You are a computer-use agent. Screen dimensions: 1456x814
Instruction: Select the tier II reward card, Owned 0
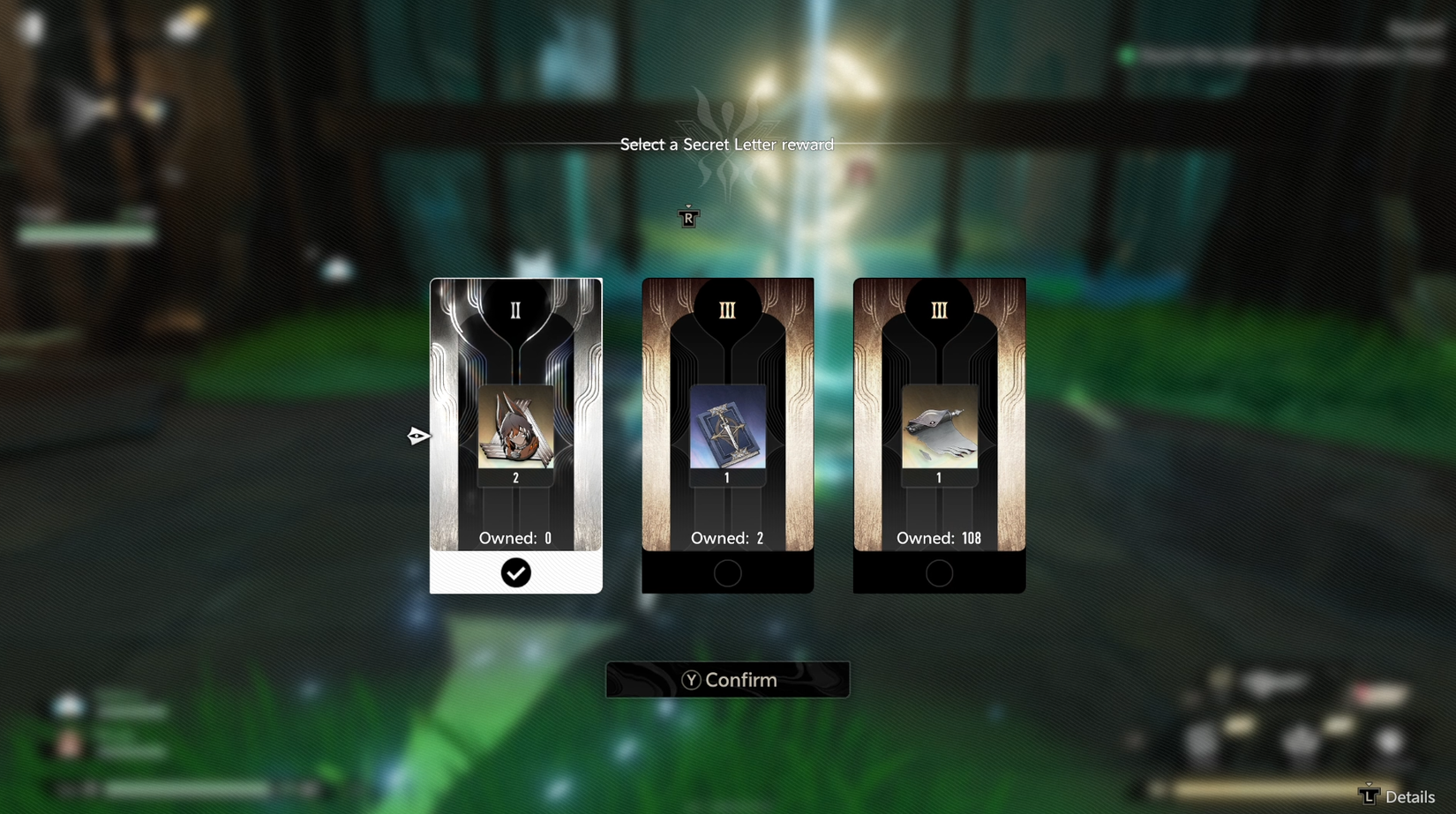(515, 414)
